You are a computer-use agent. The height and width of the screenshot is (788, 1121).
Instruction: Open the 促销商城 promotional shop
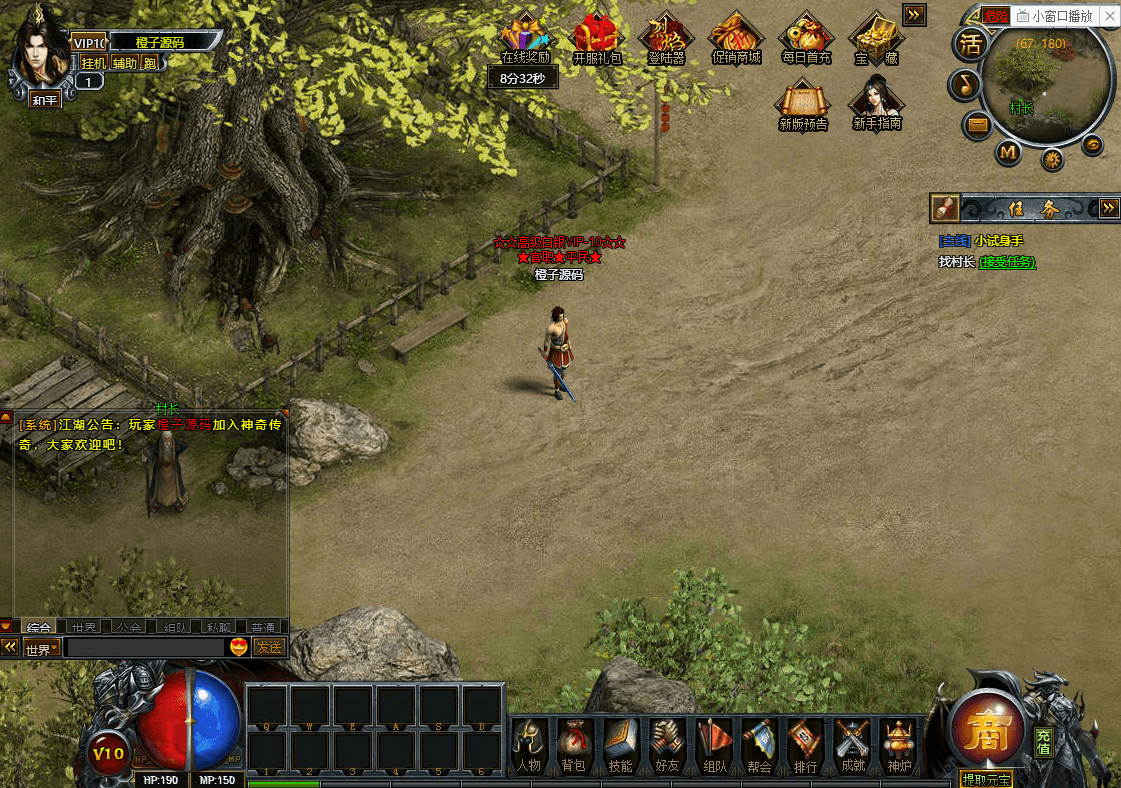[736, 40]
